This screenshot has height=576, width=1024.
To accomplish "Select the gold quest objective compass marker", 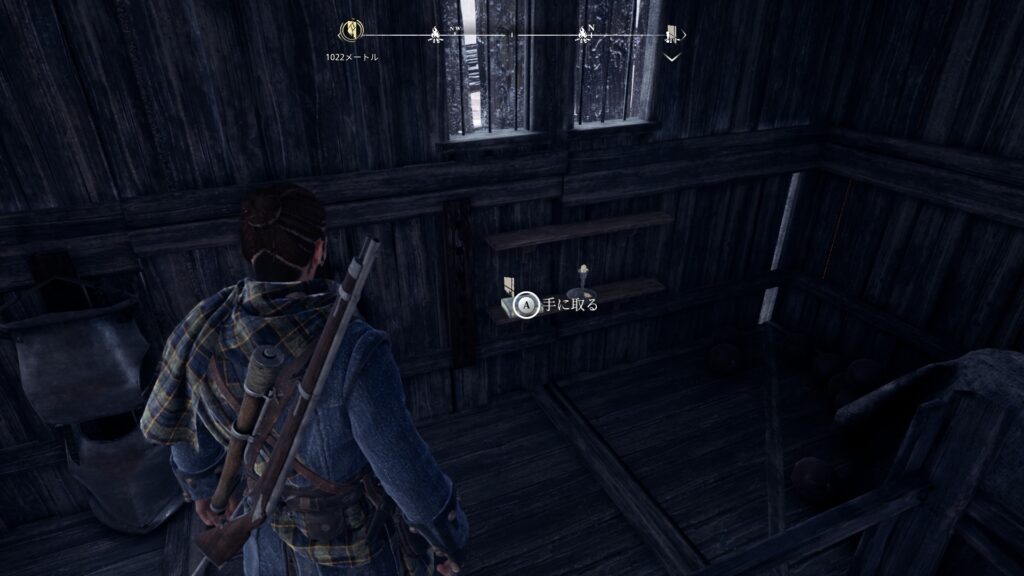I will pos(352,32).
